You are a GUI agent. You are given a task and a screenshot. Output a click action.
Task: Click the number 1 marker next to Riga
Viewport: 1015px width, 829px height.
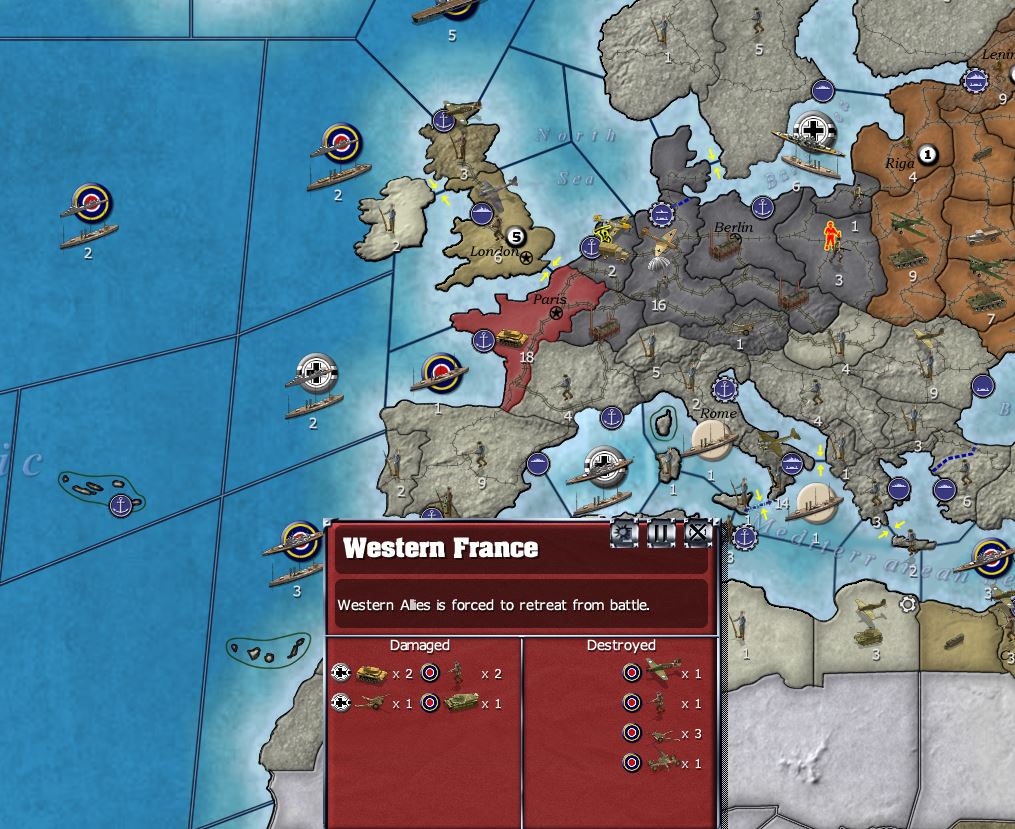(x=927, y=154)
